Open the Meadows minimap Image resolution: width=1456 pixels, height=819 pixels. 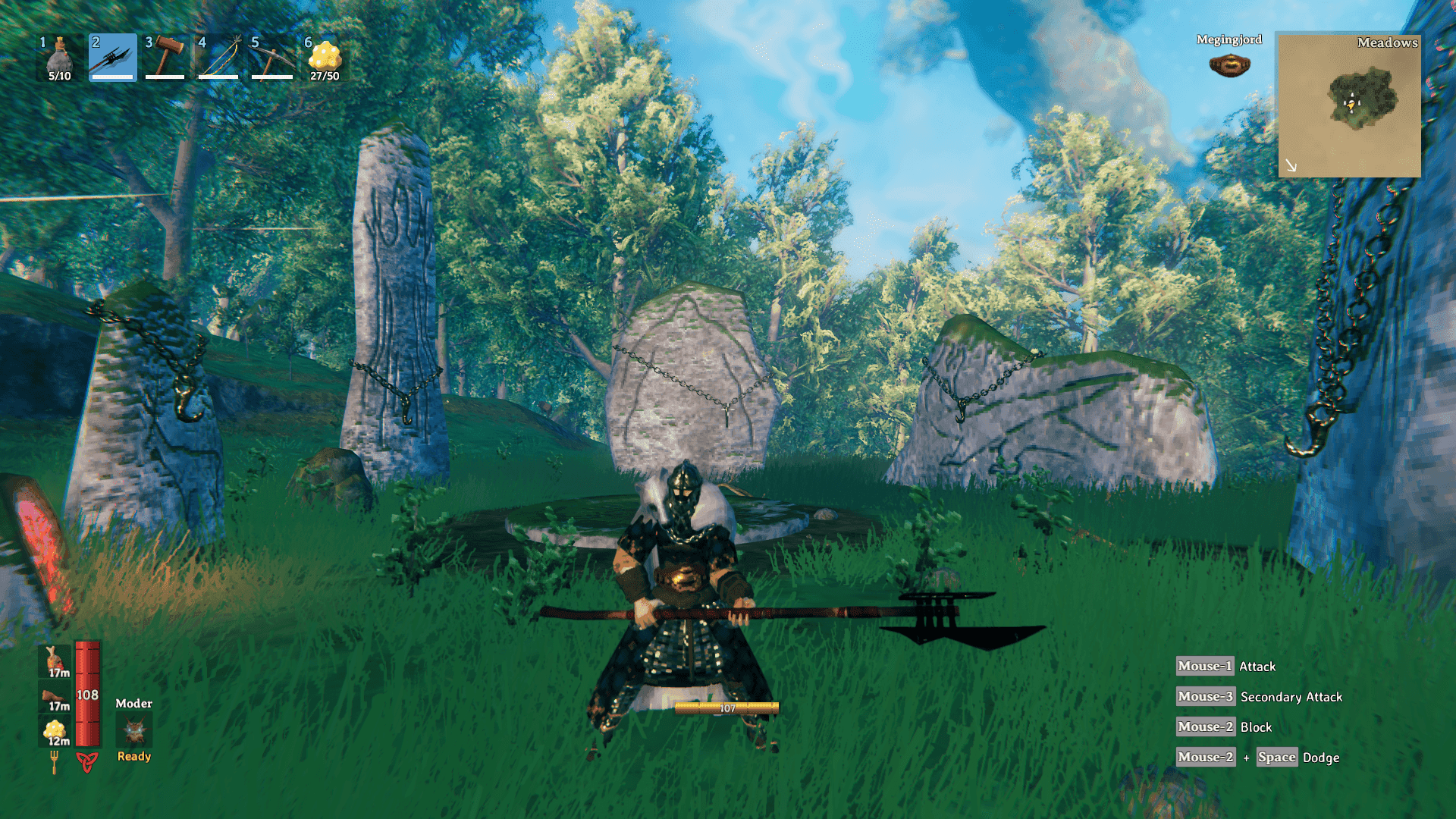[x=1349, y=105]
